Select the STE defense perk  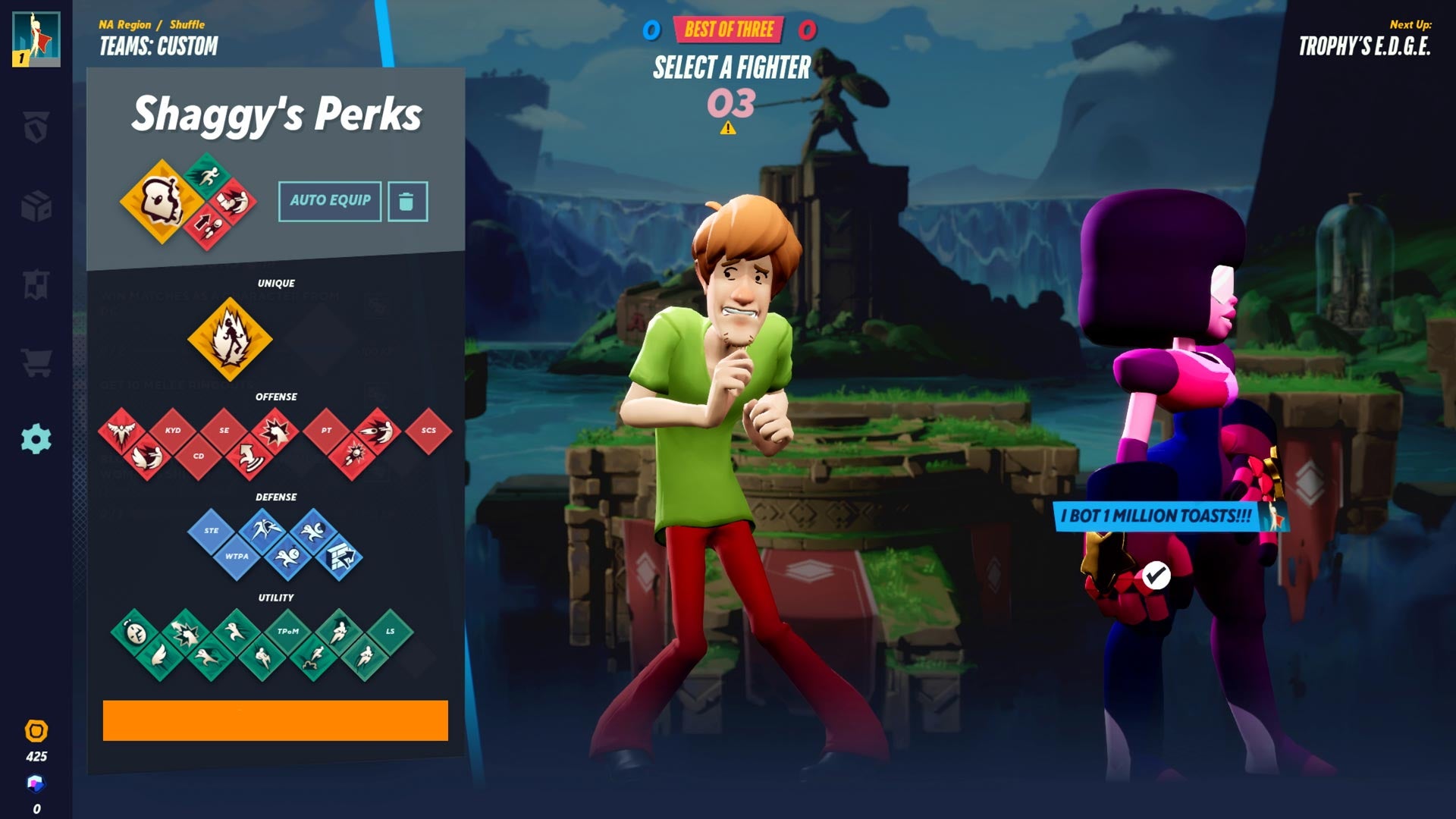(x=210, y=531)
